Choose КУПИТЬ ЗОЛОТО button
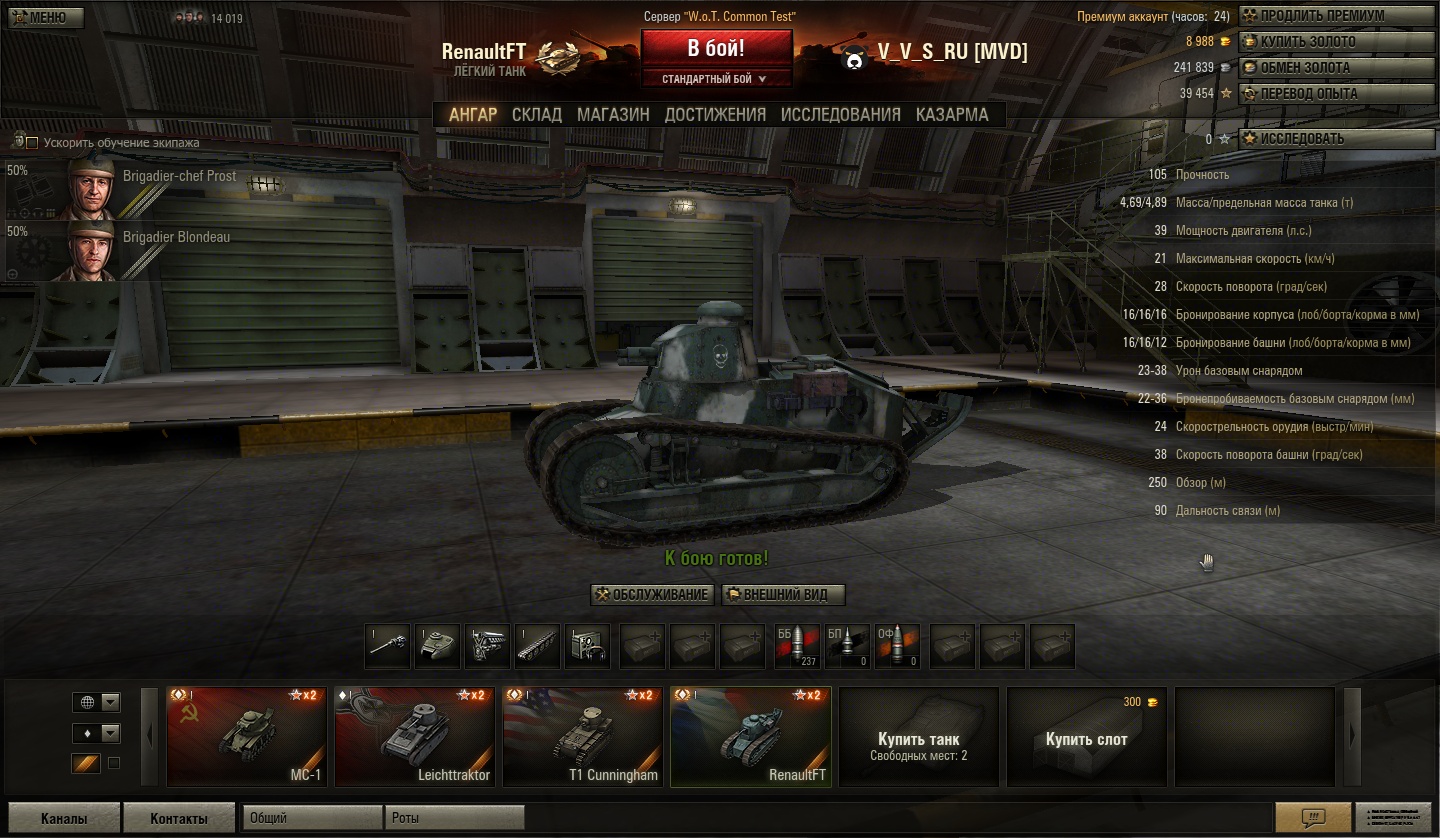Screen dimensions: 1440x838 click(x=1336, y=42)
